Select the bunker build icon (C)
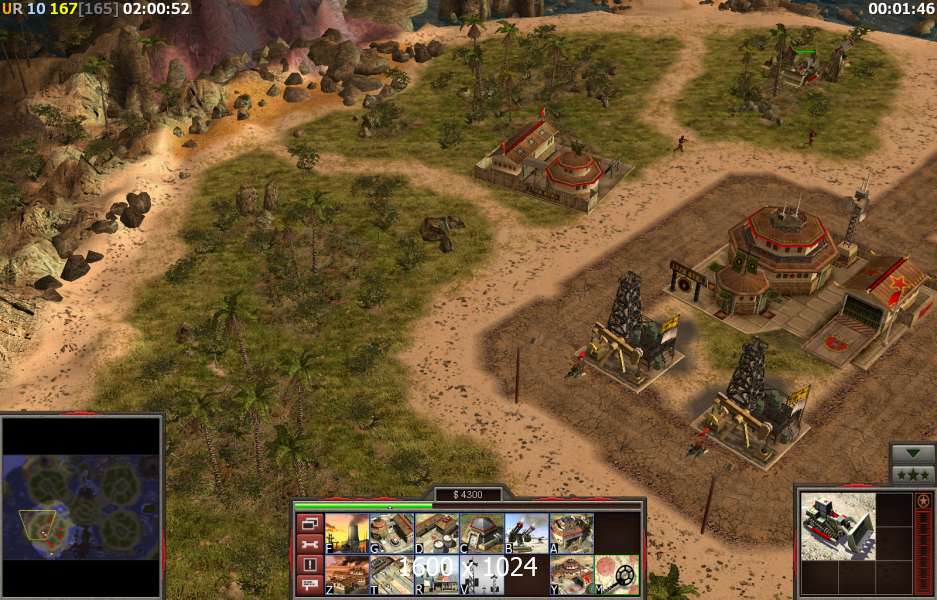The image size is (937, 600). (x=481, y=533)
